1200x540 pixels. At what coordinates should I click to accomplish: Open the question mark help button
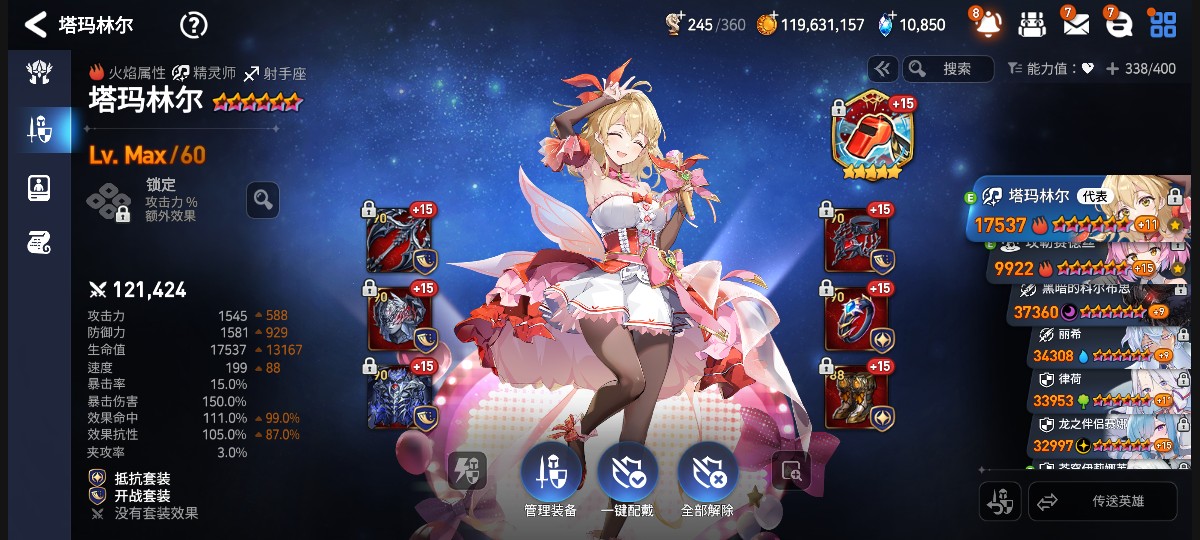point(193,25)
